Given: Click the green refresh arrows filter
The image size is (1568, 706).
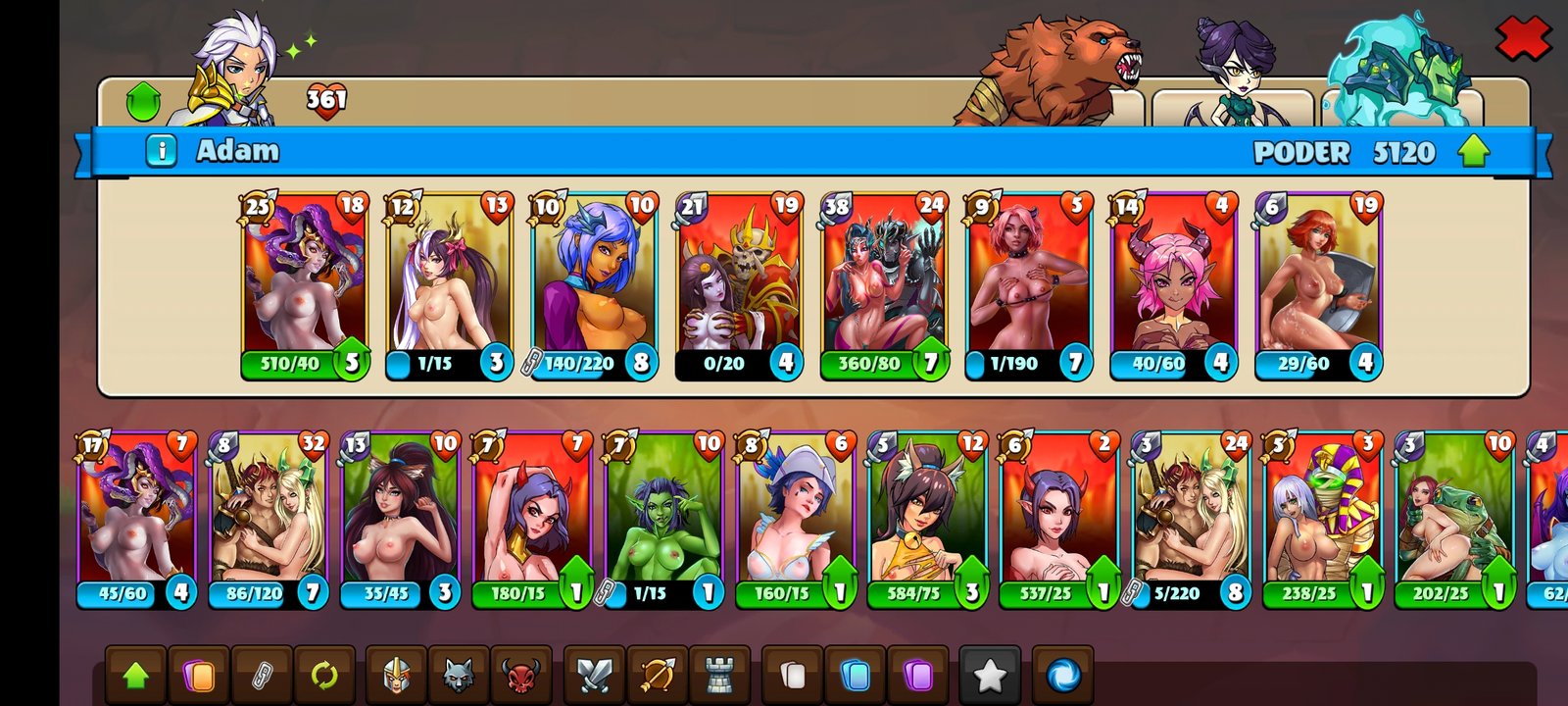Looking at the screenshot, I should click(324, 675).
